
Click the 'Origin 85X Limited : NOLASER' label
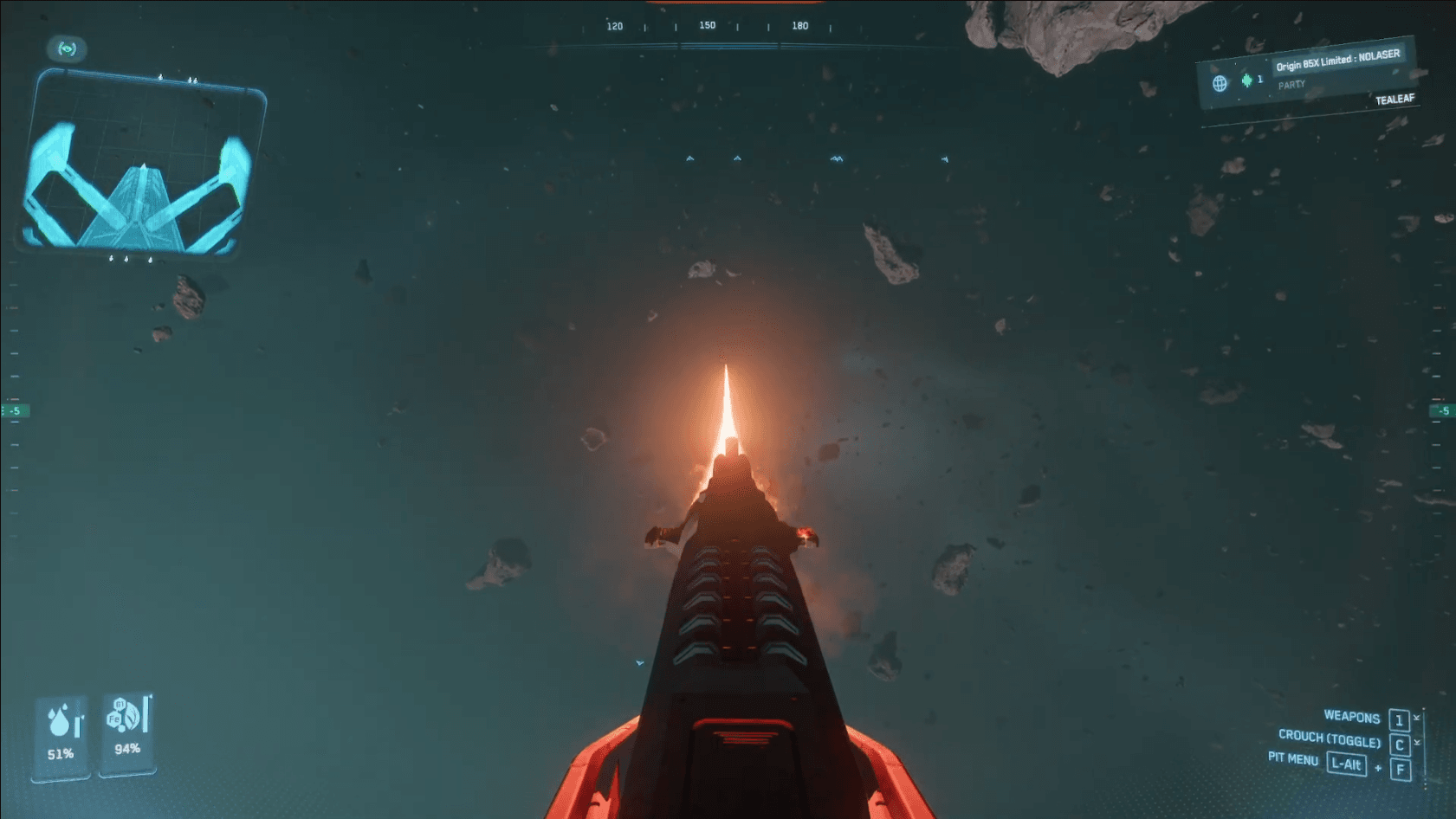(x=1338, y=59)
